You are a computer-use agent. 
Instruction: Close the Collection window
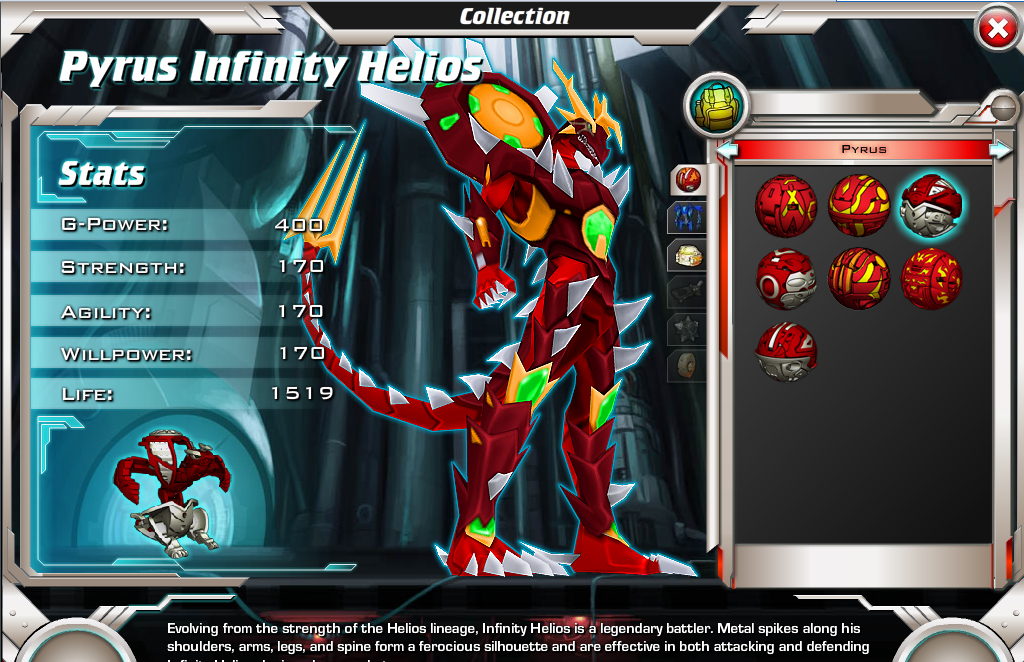997,29
